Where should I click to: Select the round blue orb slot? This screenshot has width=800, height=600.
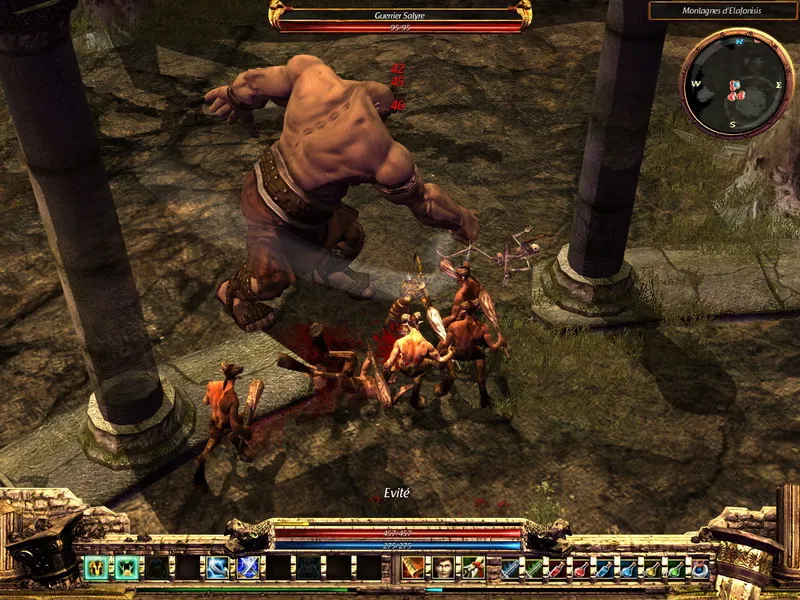coord(700,569)
